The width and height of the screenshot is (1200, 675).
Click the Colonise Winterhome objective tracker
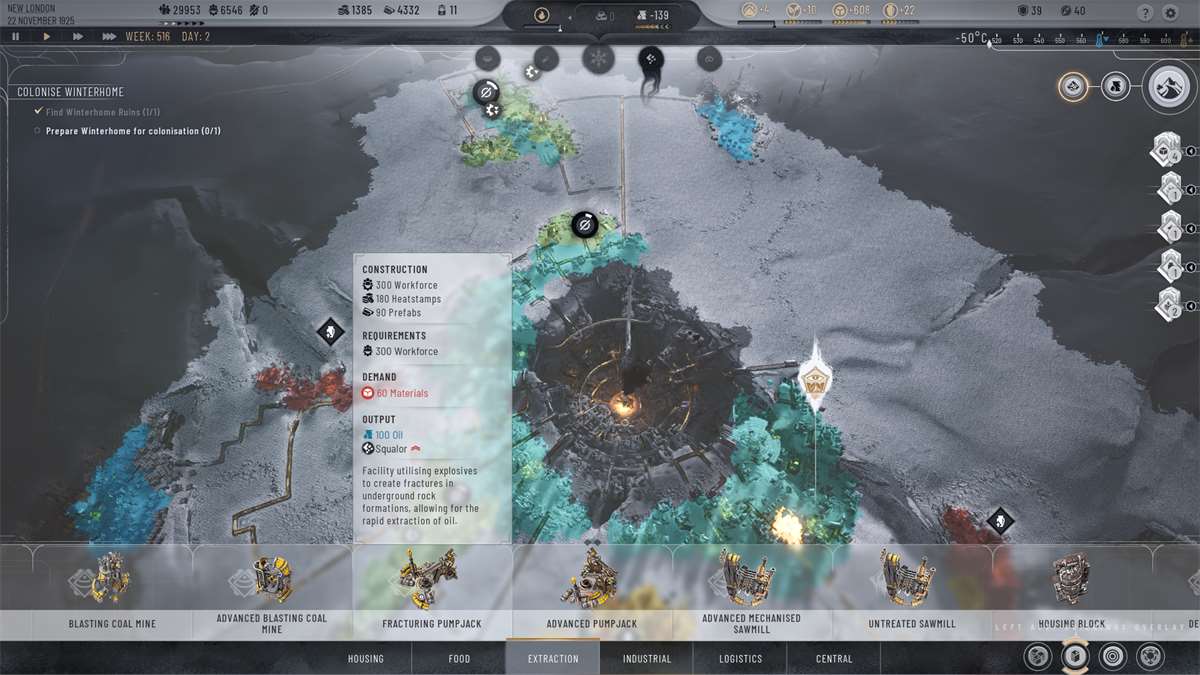point(70,92)
